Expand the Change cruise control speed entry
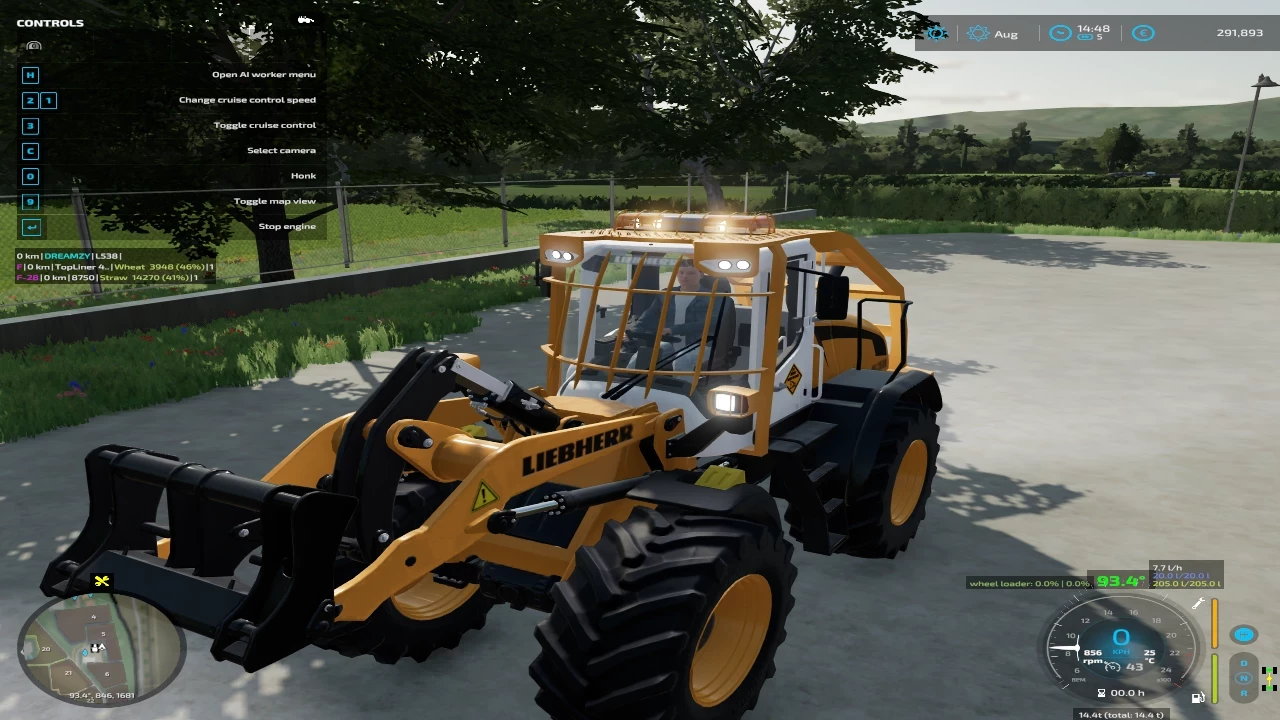1280x720 pixels. coord(247,99)
